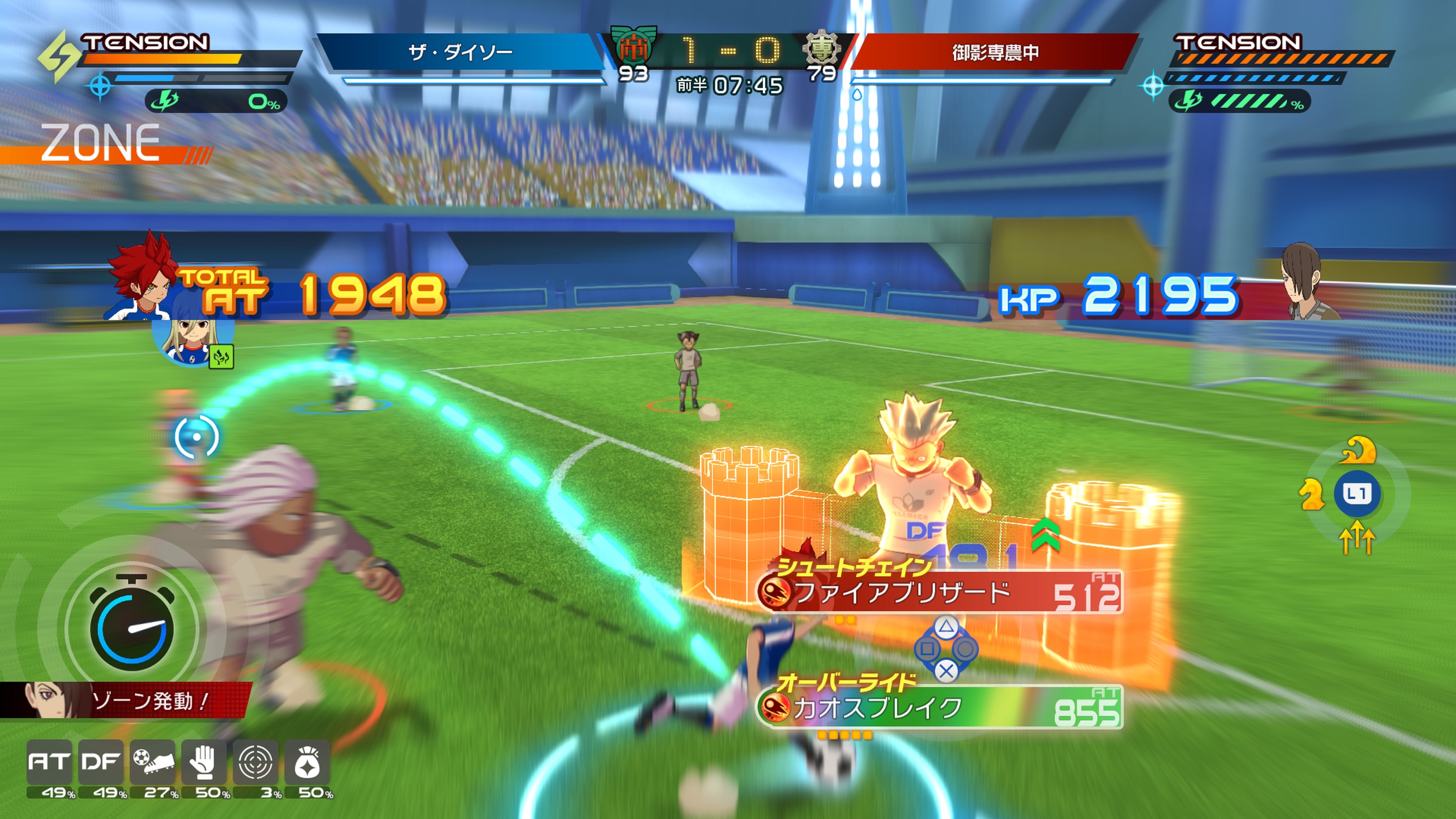
Task: Select the ザ・ダイソー team name banner
Action: (460, 53)
